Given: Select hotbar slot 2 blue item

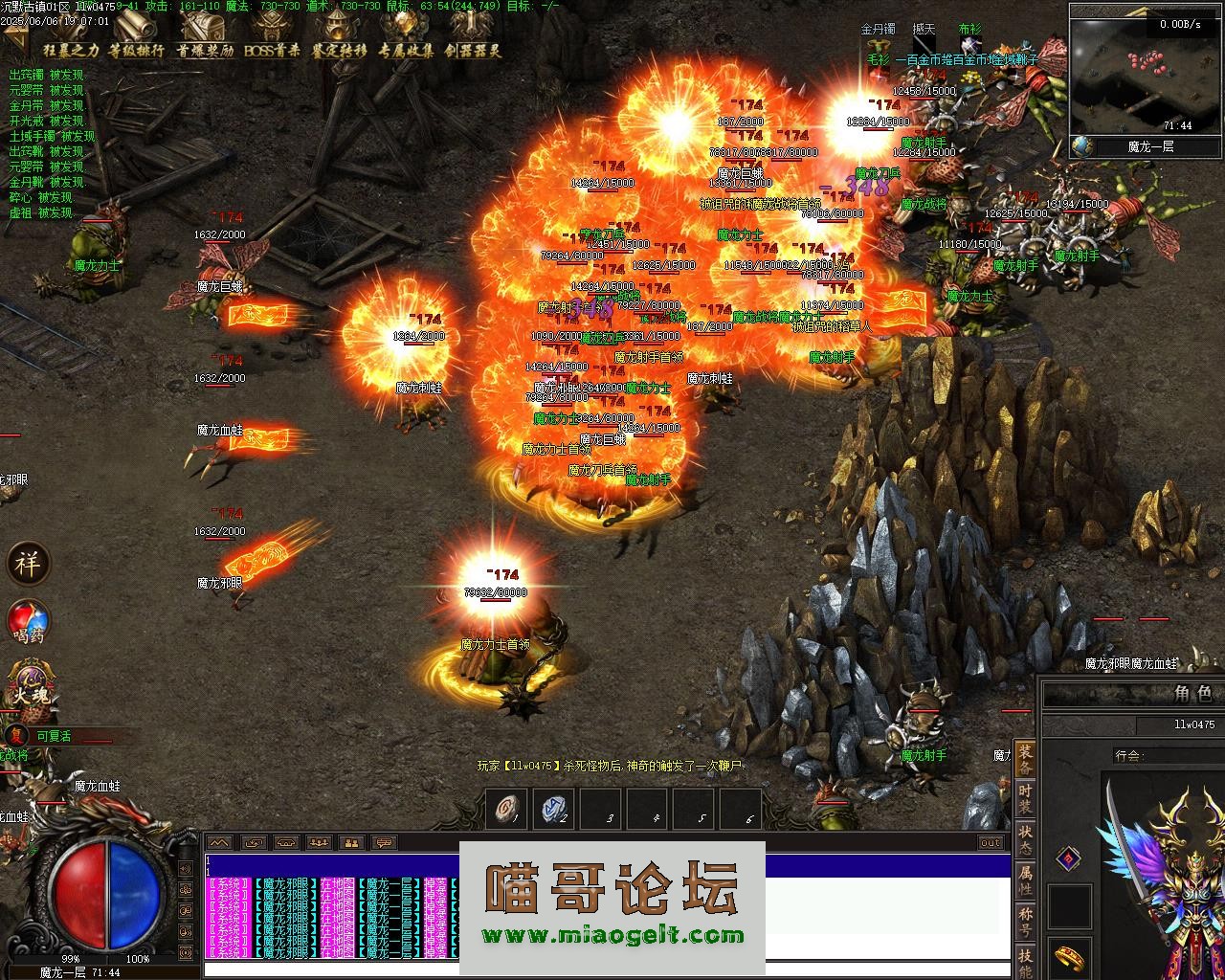Looking at the screenshot, I should pyautogui.click(x=552, y=810).
